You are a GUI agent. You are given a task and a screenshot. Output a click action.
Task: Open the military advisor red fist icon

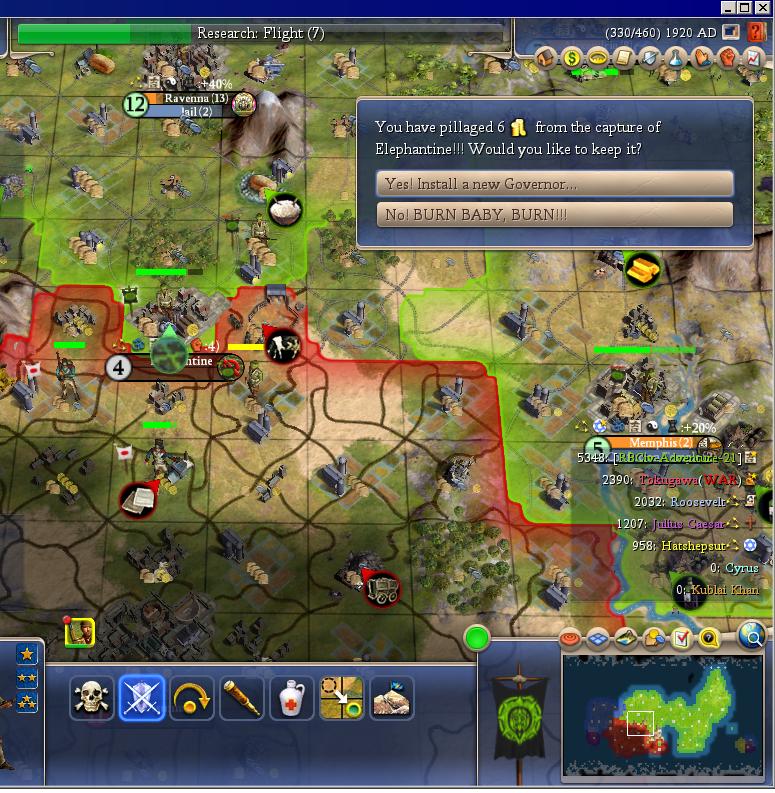729,59
